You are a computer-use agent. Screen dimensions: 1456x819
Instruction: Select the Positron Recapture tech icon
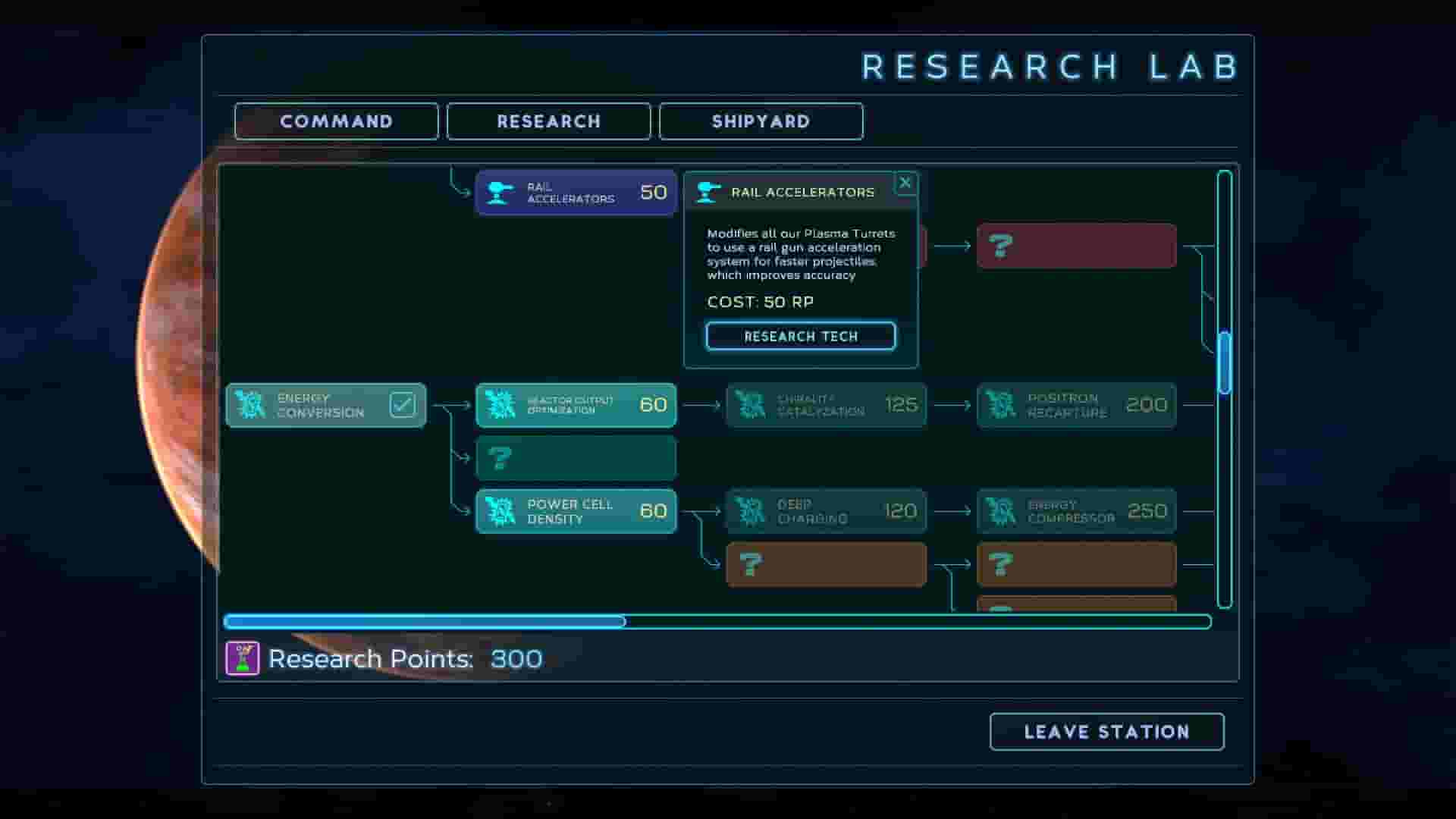[1003, 404]
